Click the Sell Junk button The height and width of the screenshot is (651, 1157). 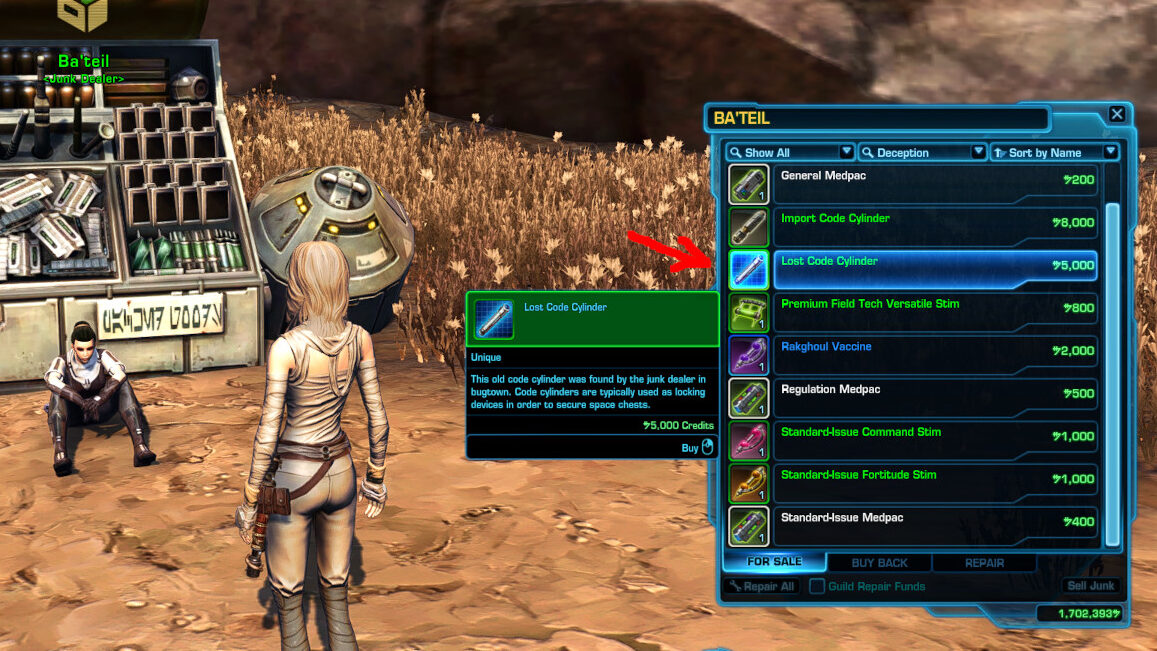point(1090,587)
